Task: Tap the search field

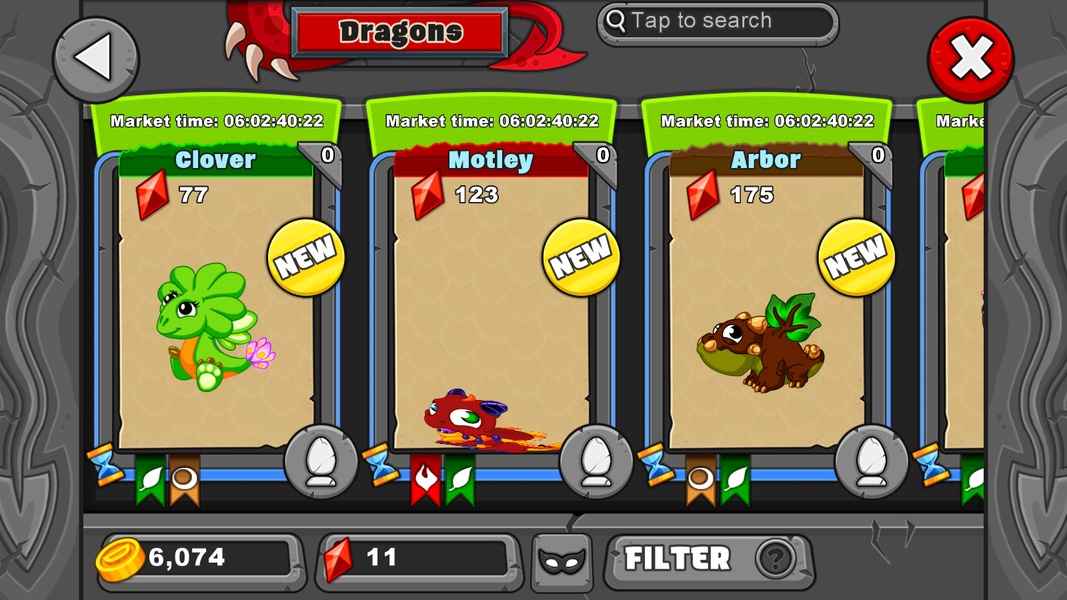Action: (x=716, y=22)
